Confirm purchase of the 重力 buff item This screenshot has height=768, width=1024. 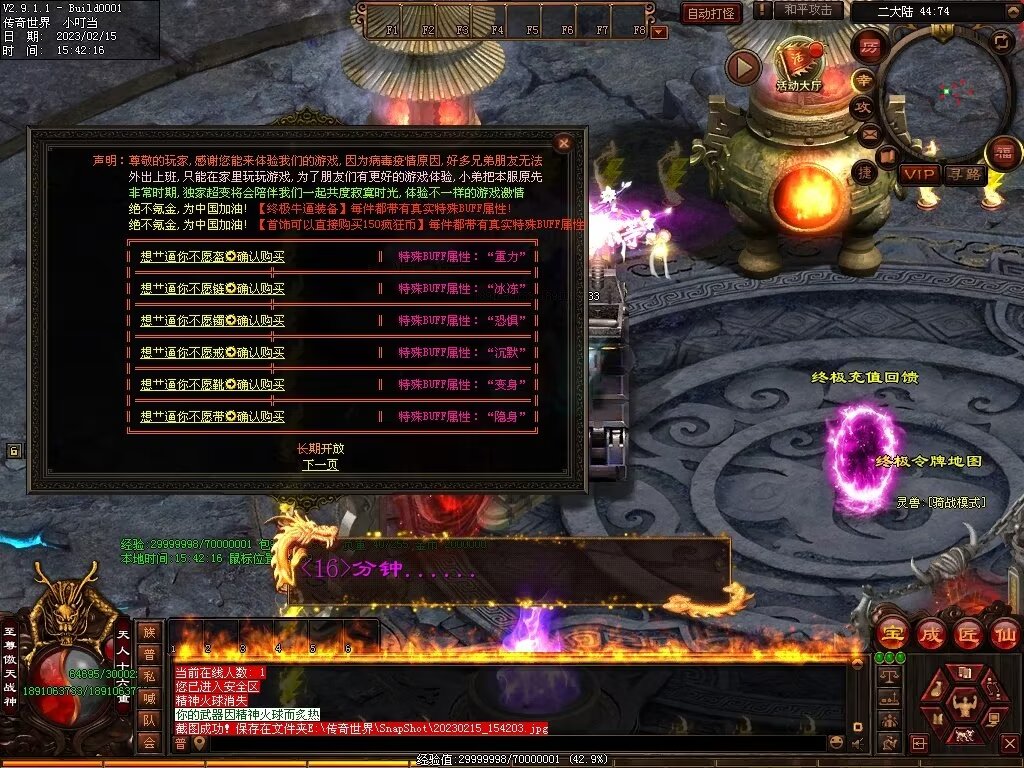point(212,257)
